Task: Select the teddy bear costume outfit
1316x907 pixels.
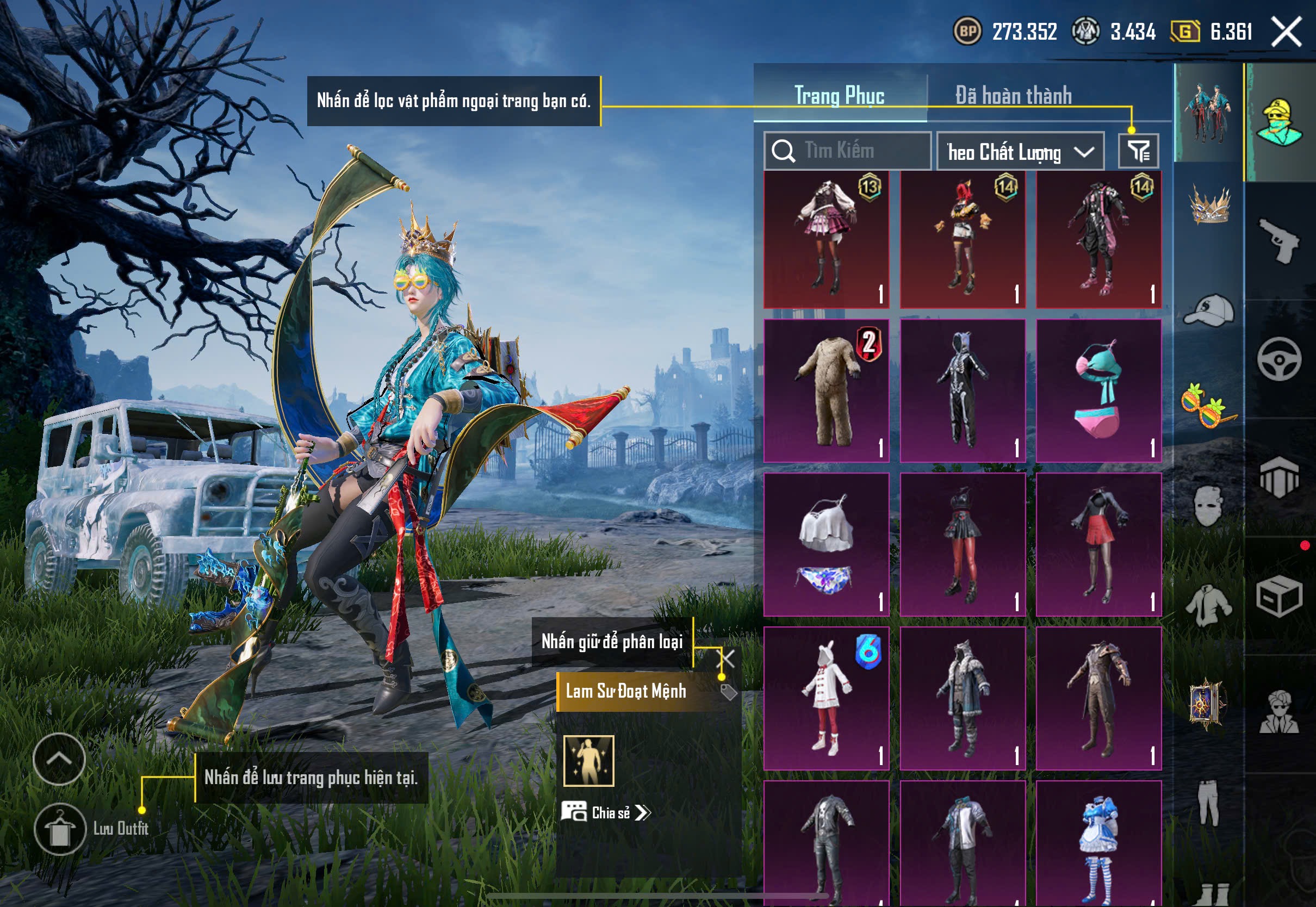Action: [826, 391]
